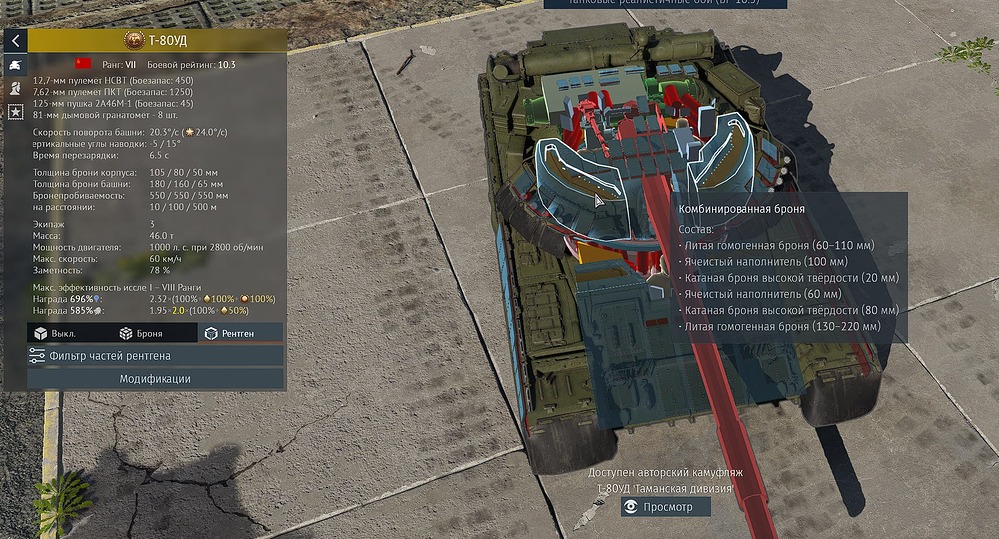
Task: Open the Модификации menu
Action: pyautogui.click(x=155, y=379)
